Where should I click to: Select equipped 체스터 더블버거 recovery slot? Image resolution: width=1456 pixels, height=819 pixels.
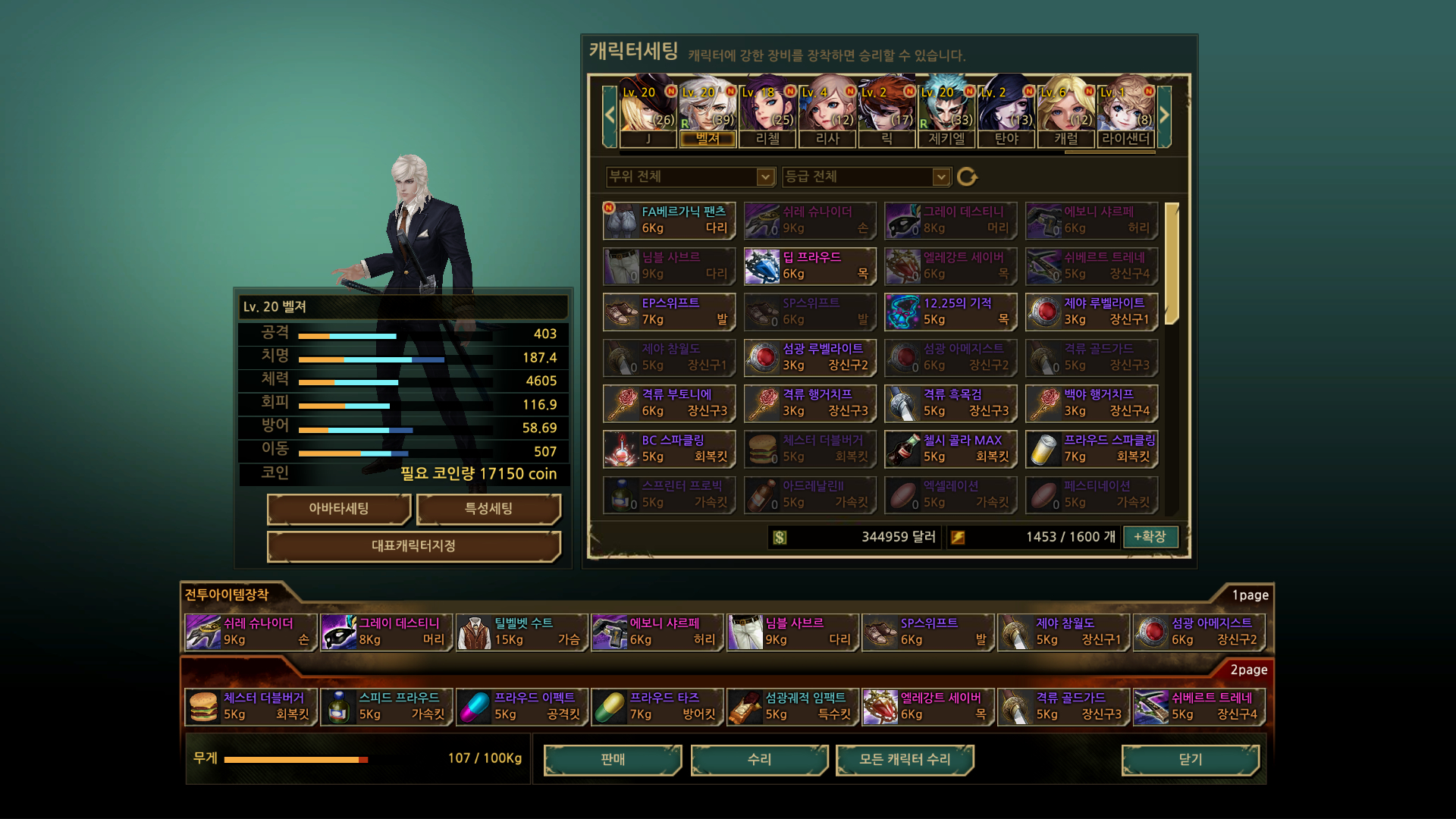pyautogui.click(x=251, y=706)
